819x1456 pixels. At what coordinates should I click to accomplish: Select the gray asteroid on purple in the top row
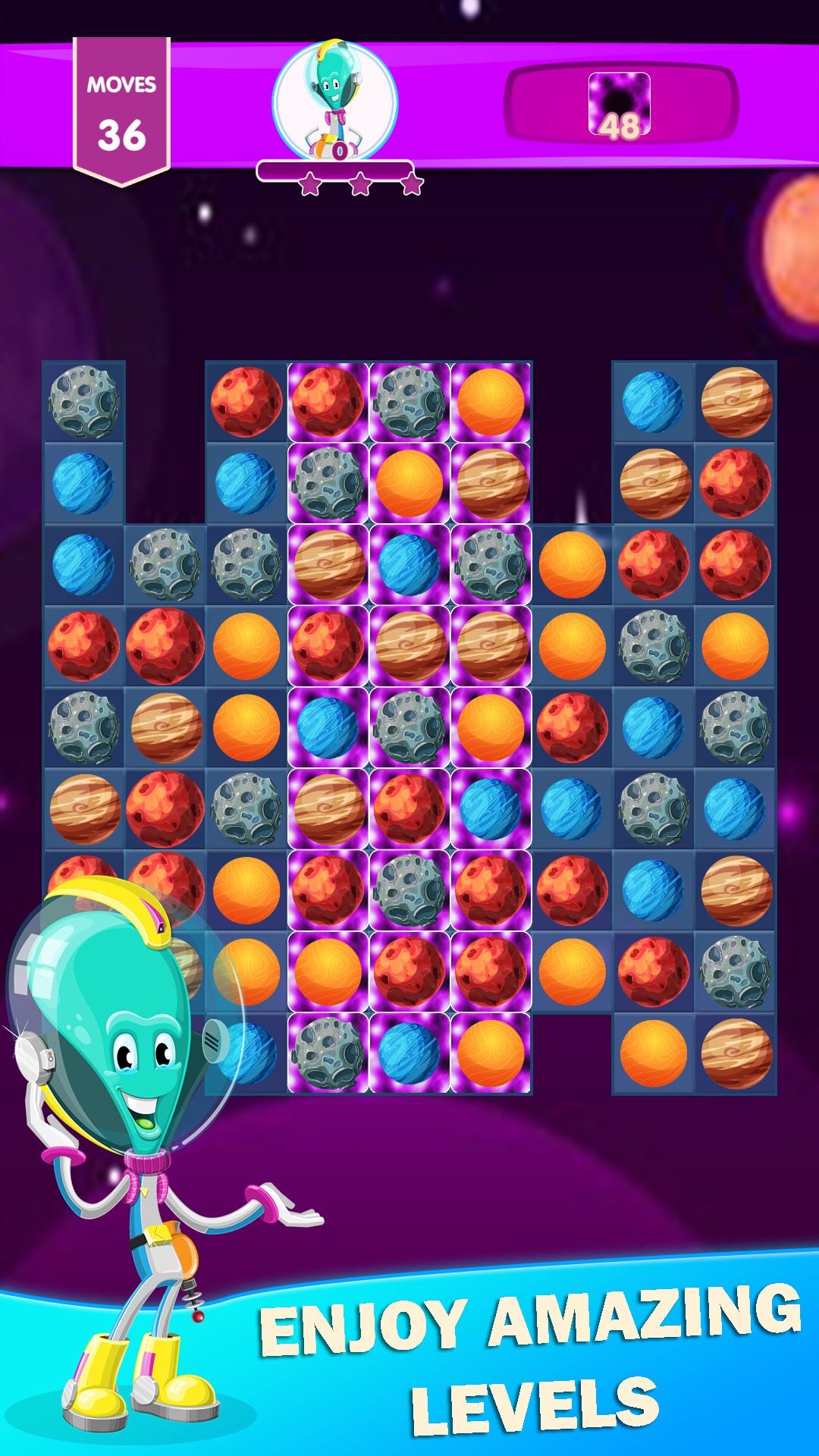click(409, 402)
